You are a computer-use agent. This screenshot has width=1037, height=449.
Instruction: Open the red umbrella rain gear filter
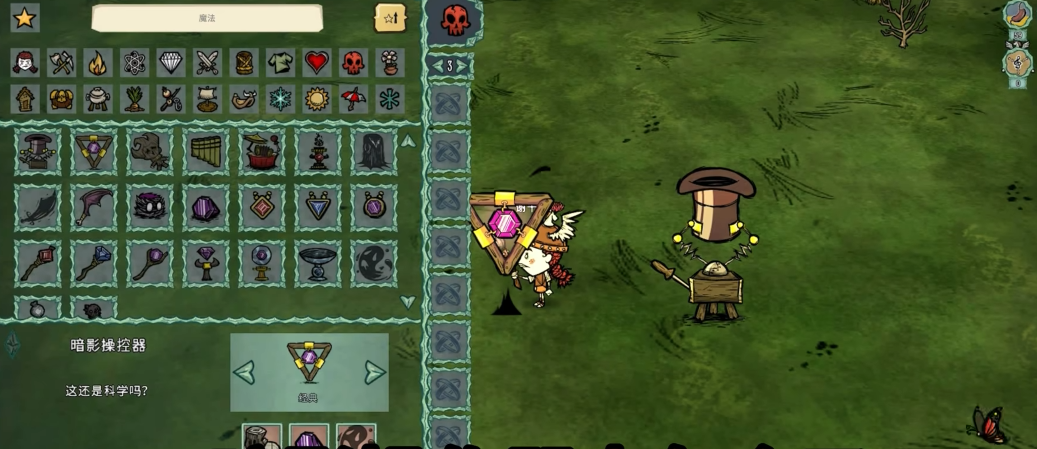pyautogui.click(x=353, y=99)
